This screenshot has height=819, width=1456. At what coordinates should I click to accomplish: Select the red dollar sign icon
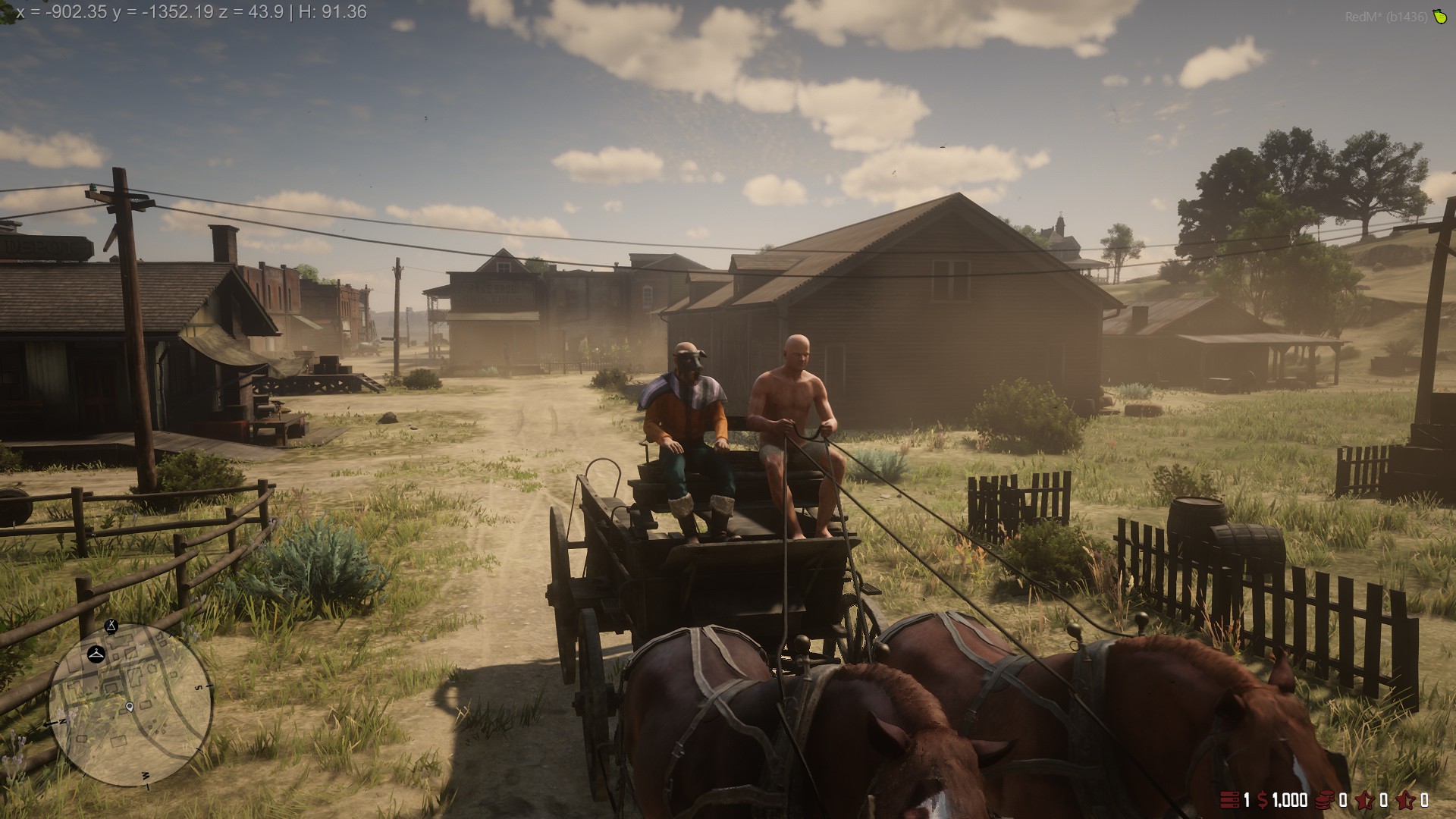point(1262,800)
